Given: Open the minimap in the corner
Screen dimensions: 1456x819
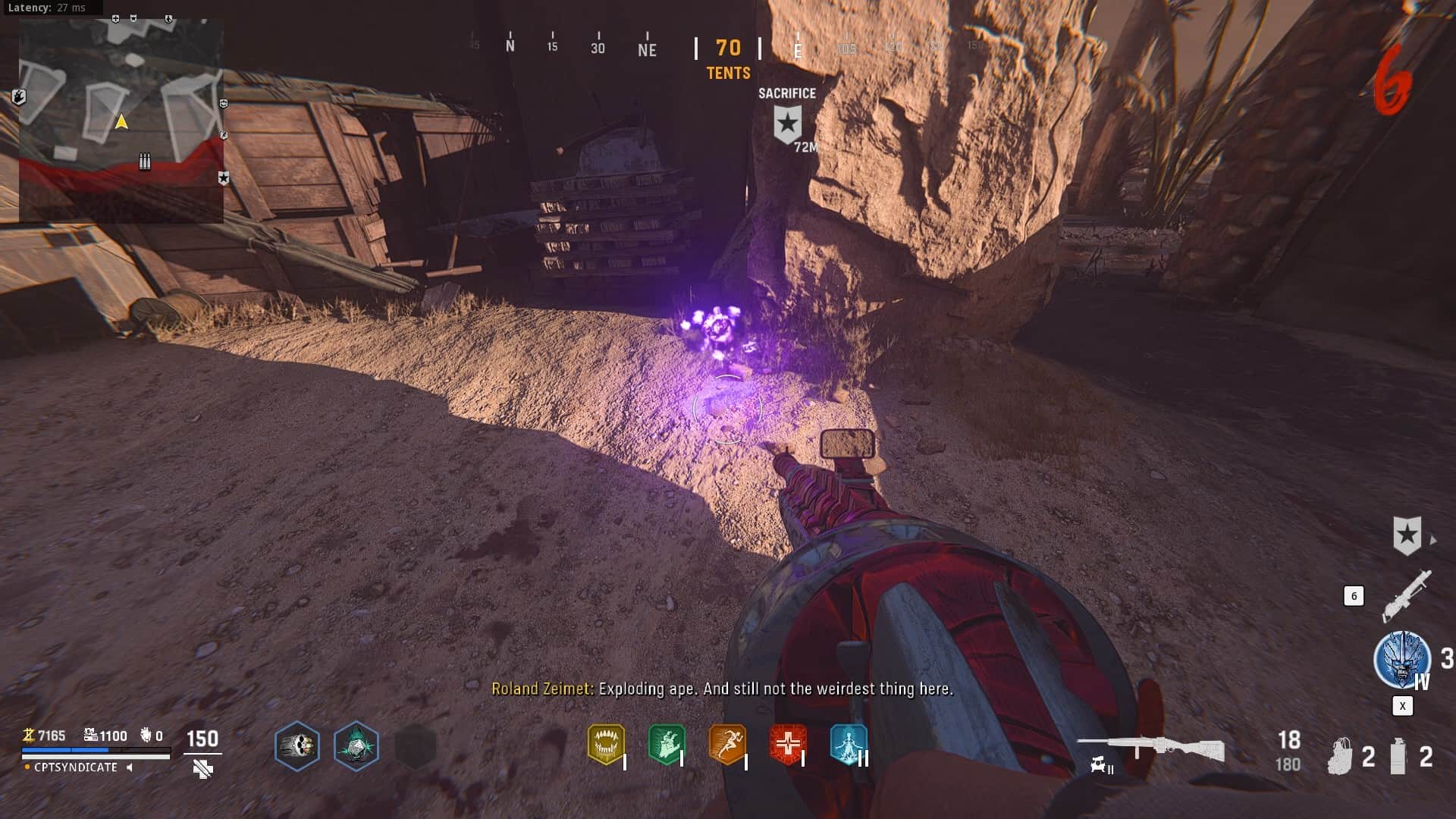Looking at the screenshot, I should (121, 121).
